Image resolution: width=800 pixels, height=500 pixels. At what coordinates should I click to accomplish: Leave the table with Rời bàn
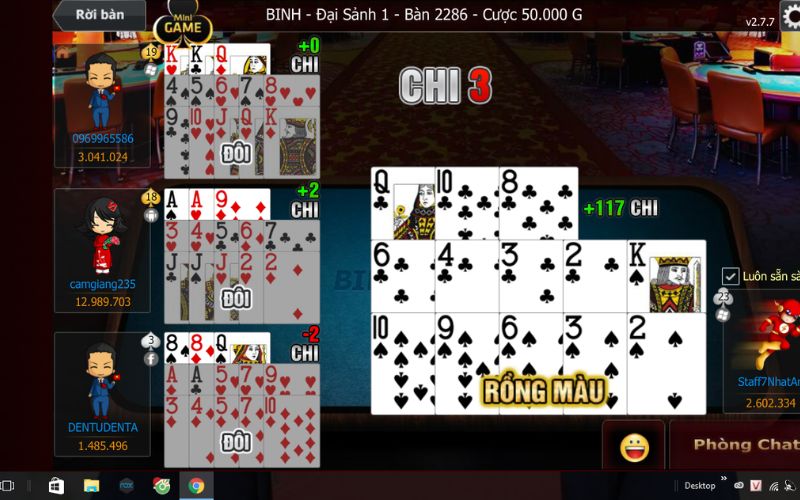(x=98, y=15)
